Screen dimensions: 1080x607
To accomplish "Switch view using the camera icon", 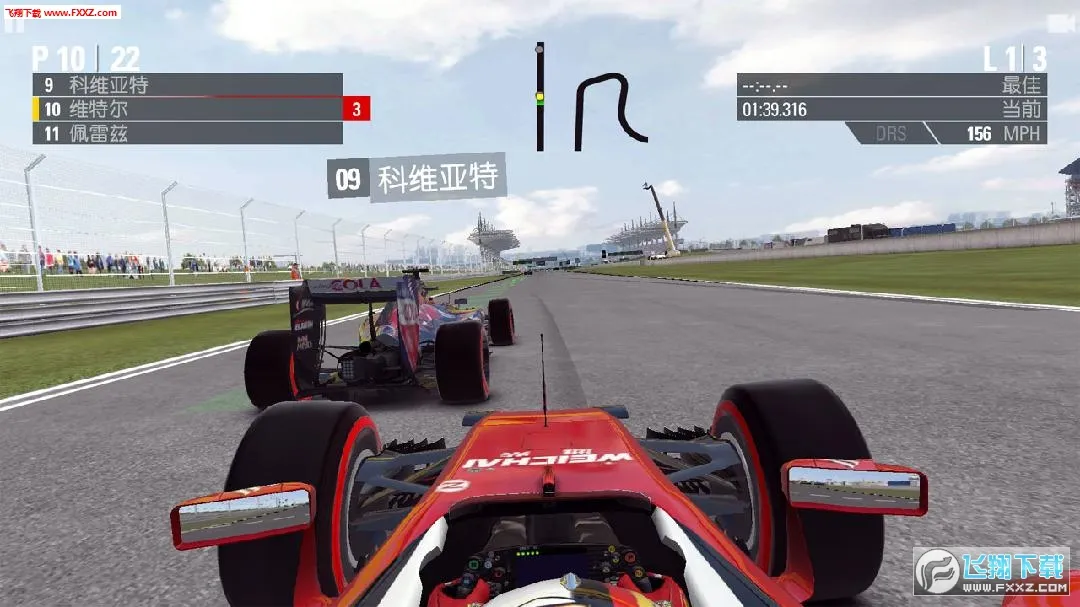I will pyautogui.click(x=1060, y=23).
